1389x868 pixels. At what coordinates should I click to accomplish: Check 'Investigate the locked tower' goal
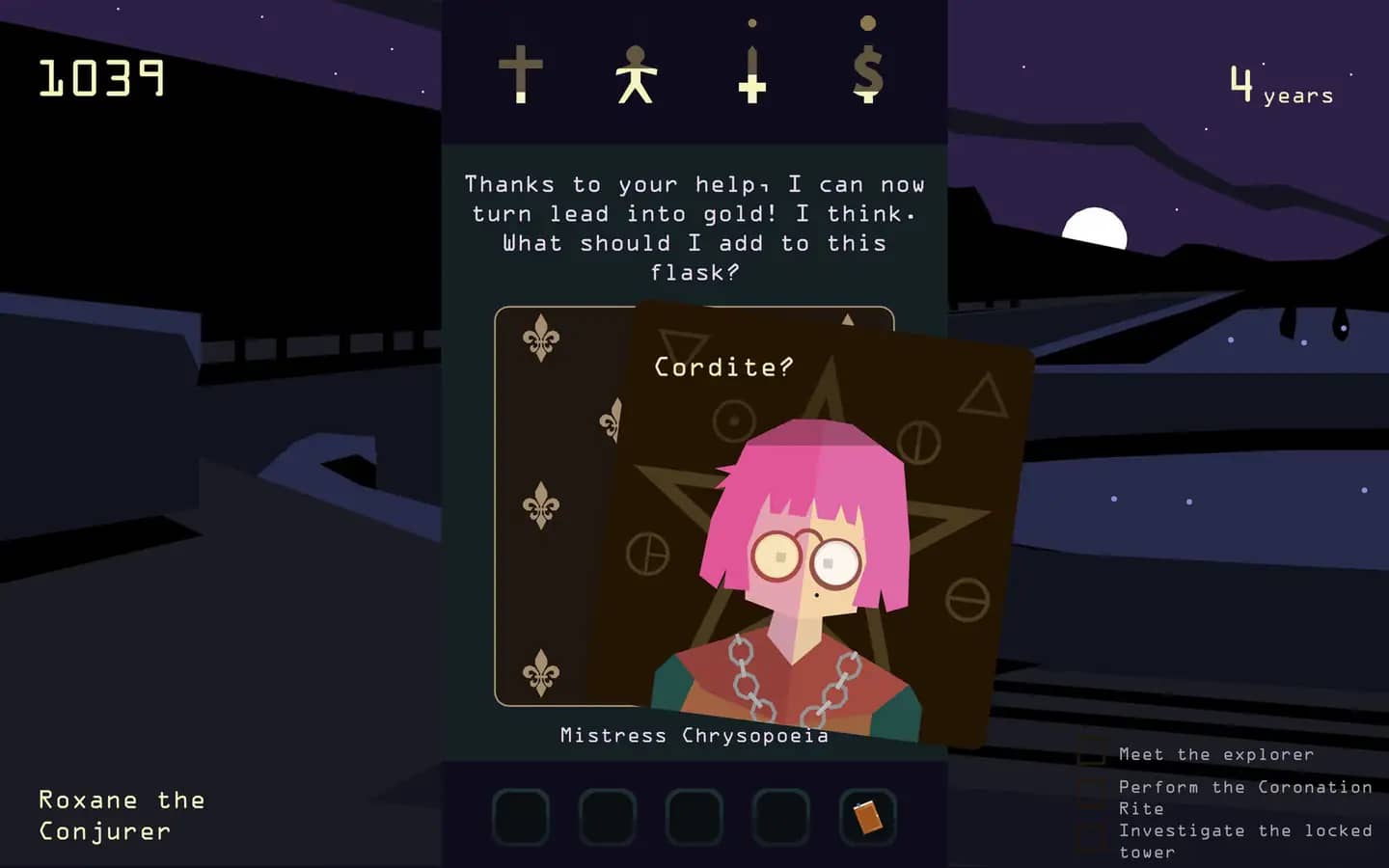coord(1093,831)
